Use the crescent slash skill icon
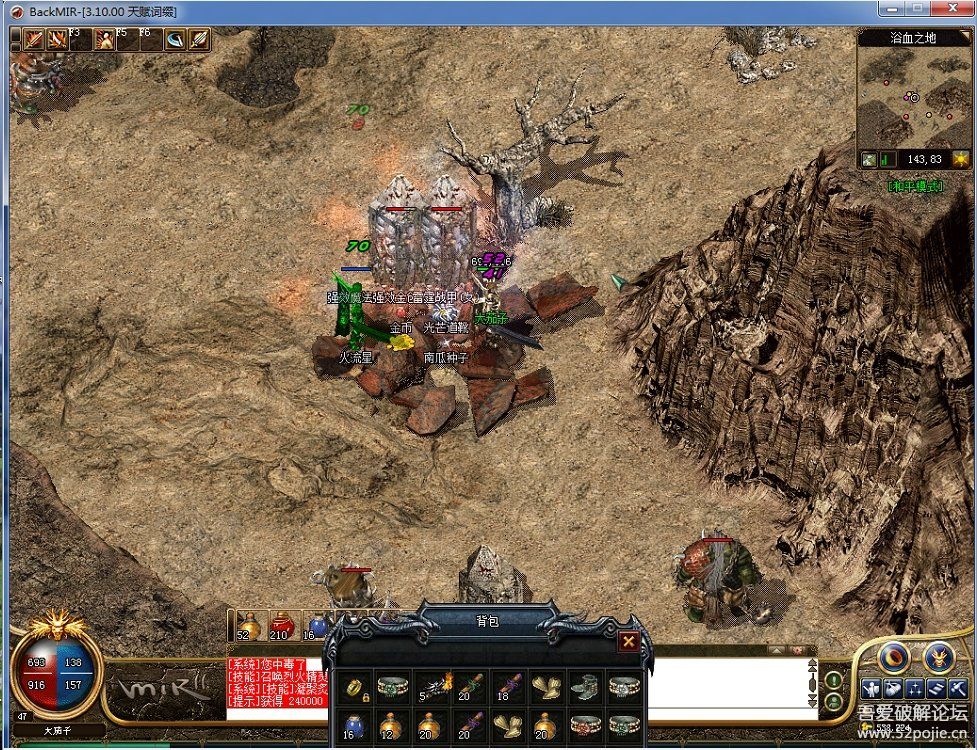This screenshot has height=750, width=977. (176, 39)
